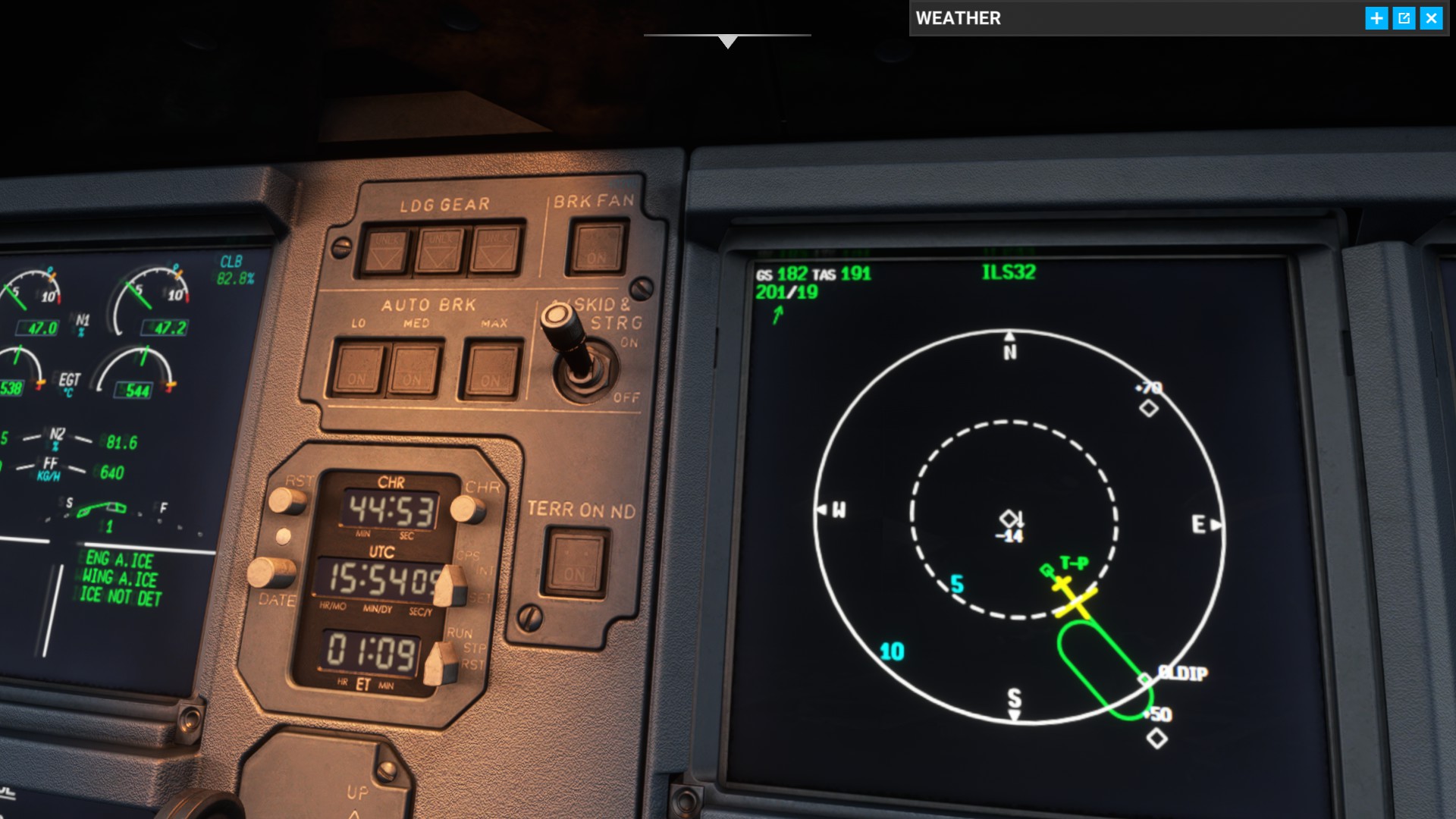Click the chronometer RST knob

(287, 500)
